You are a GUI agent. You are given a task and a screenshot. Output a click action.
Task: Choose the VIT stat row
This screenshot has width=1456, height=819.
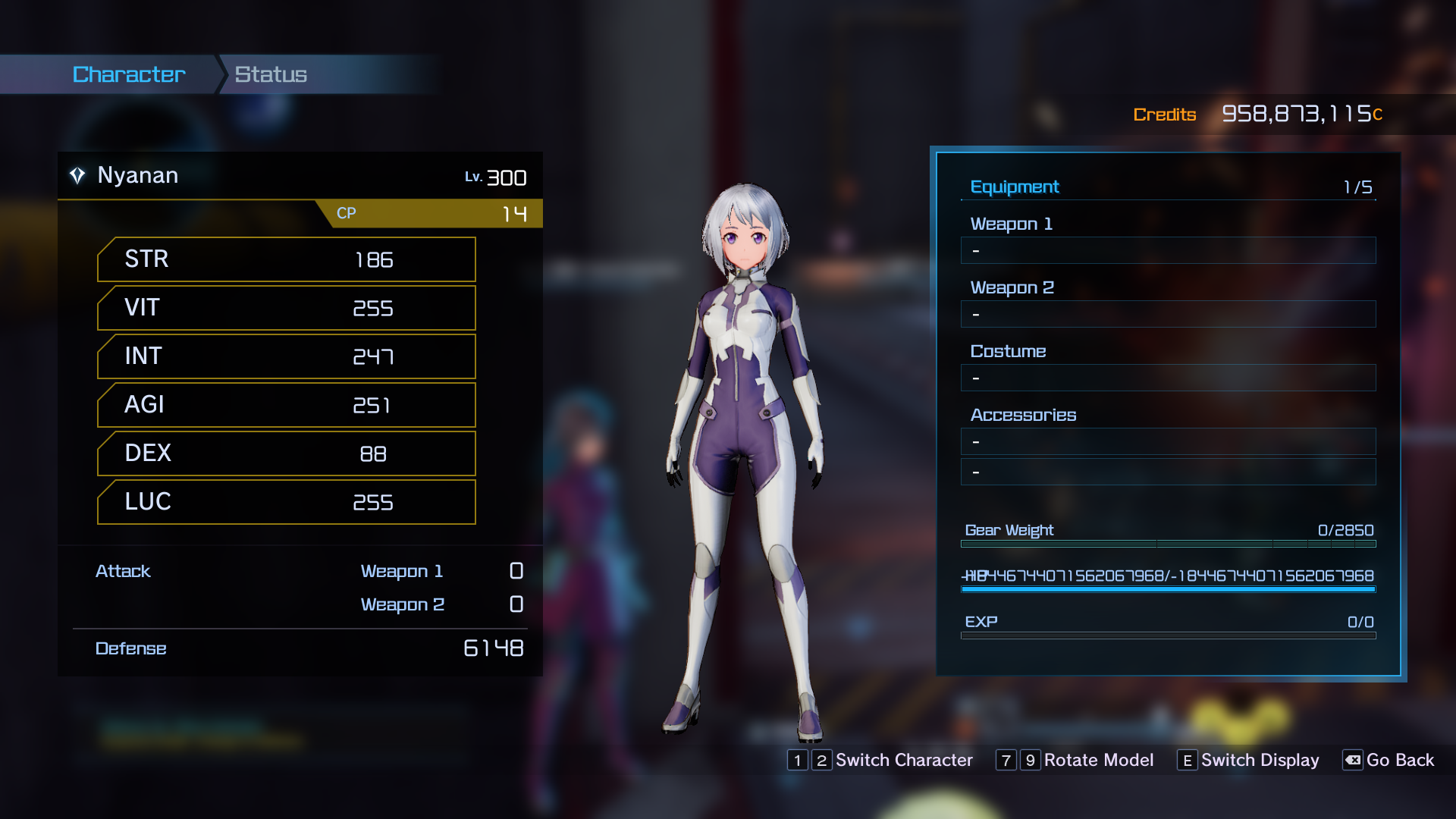287,308
